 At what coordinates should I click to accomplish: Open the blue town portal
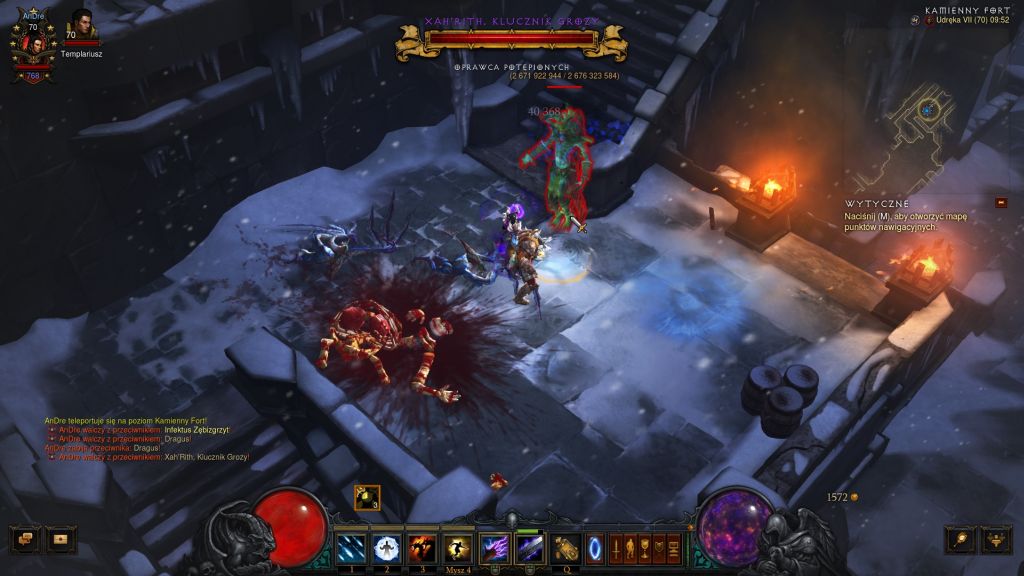tap(595, 548)
